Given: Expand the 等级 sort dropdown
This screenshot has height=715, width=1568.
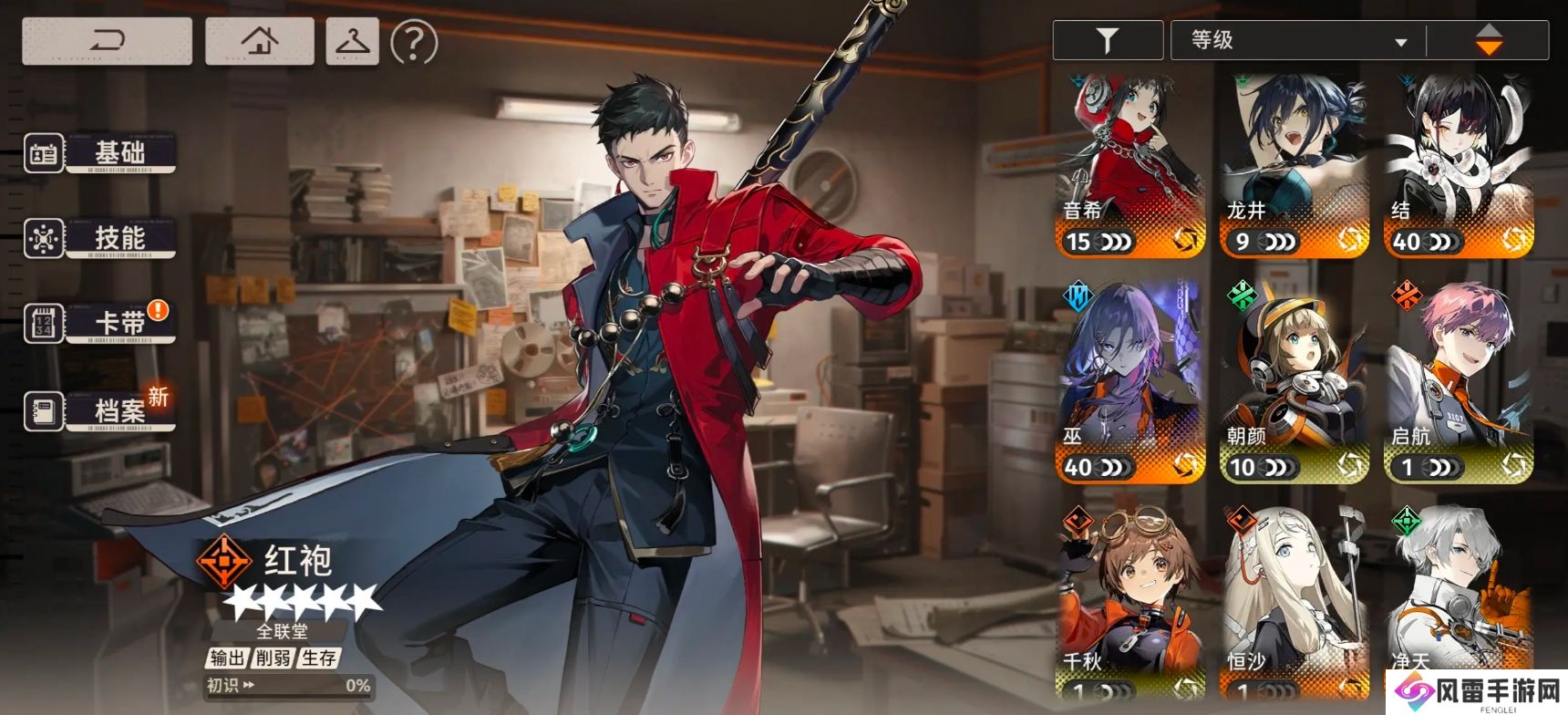Looking at the screenshot, I should [x=1298, y=40].
